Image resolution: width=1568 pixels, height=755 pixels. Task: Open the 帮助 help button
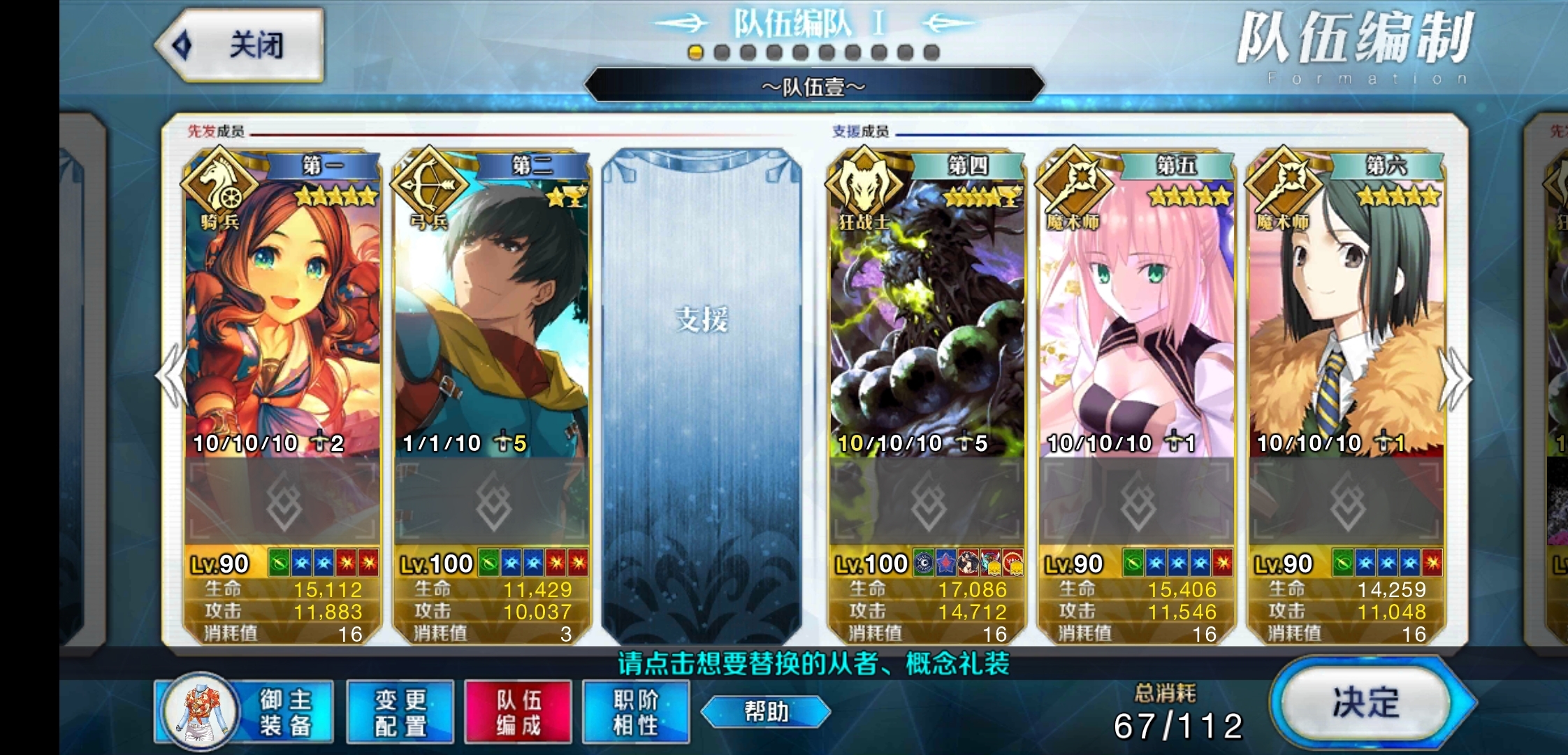click(766, 712)
